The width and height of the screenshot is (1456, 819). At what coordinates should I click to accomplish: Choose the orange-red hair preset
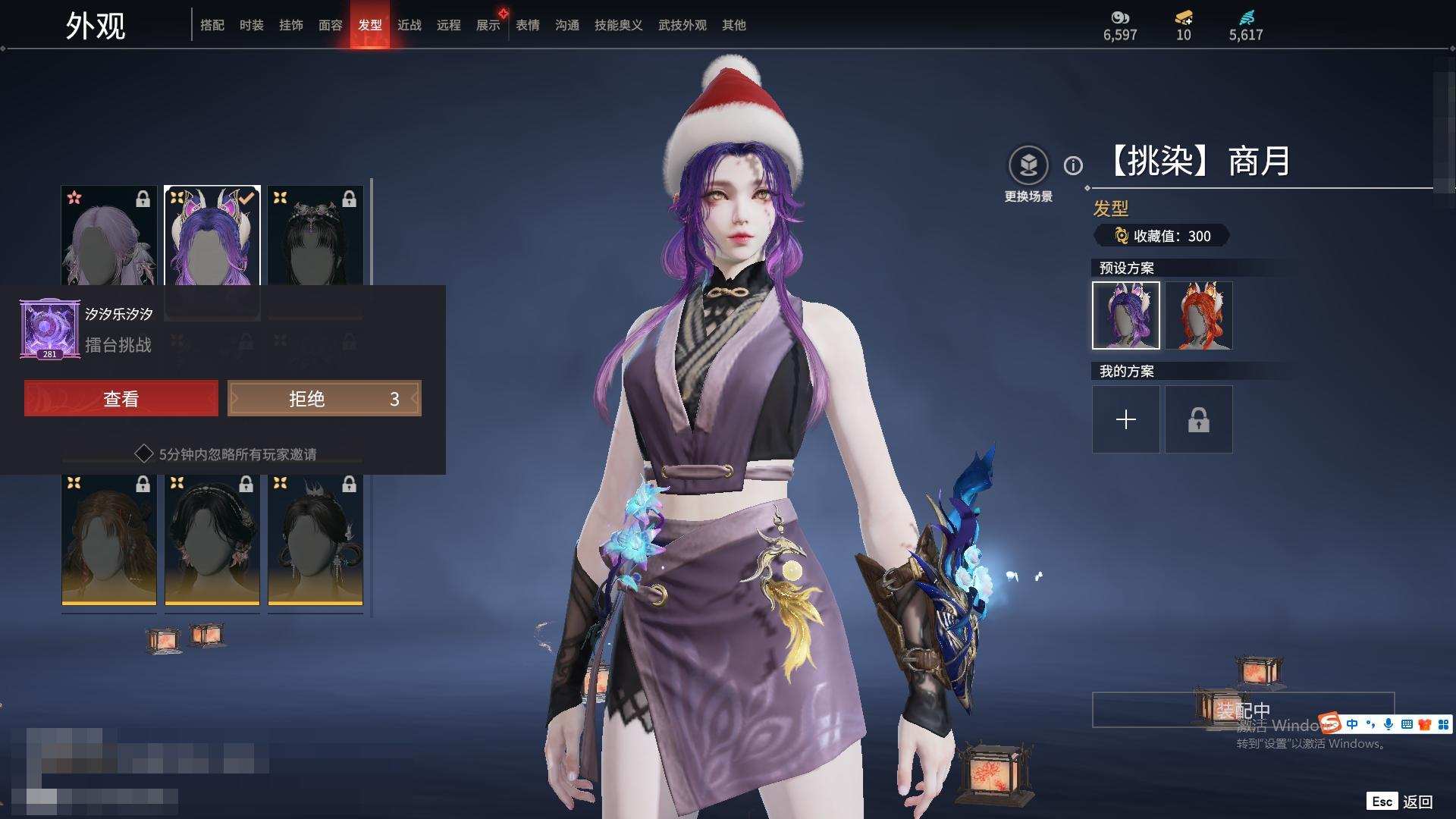tap(1199, 315)
